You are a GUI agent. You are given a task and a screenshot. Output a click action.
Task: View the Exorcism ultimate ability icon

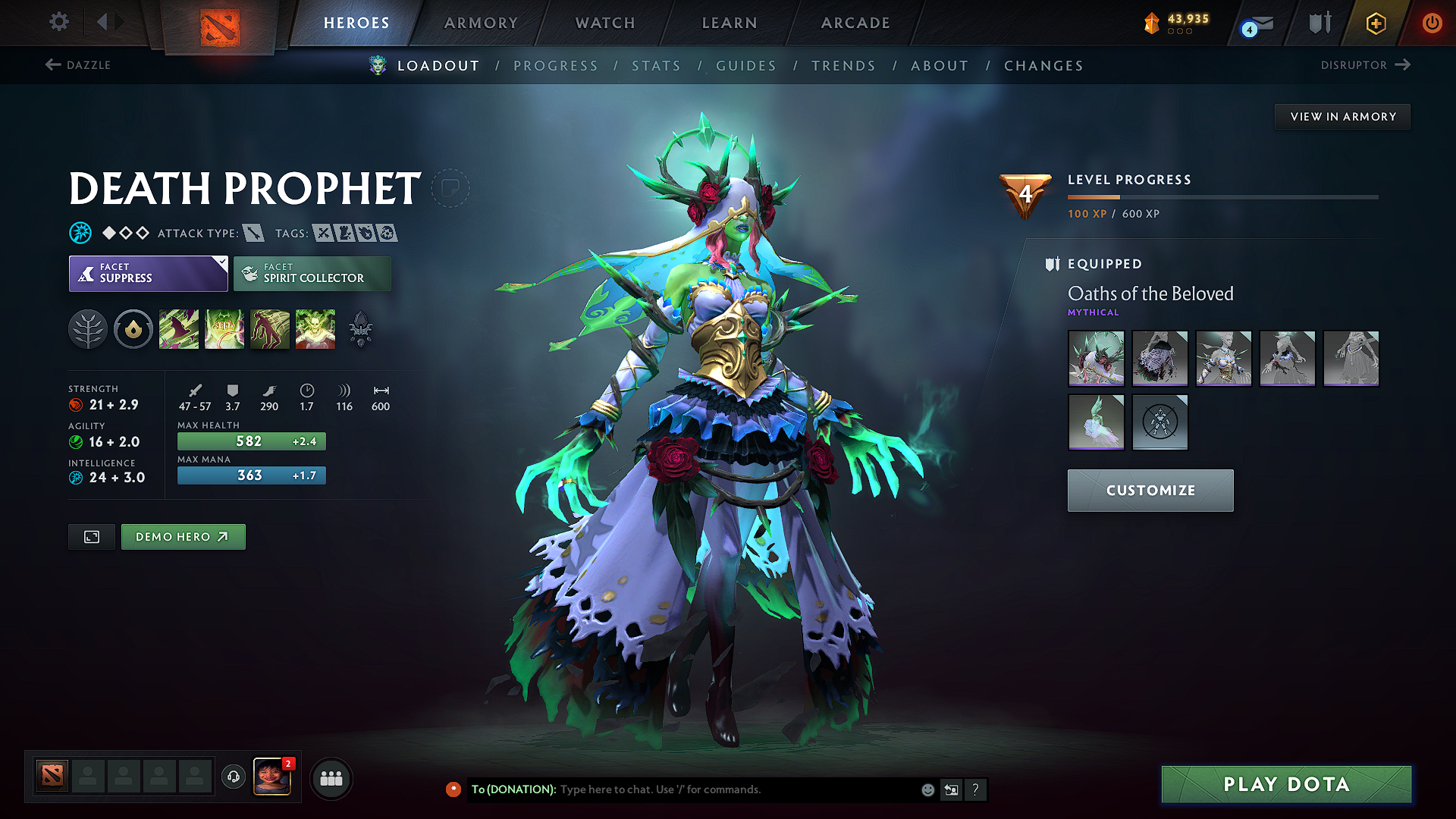point(315,328)
